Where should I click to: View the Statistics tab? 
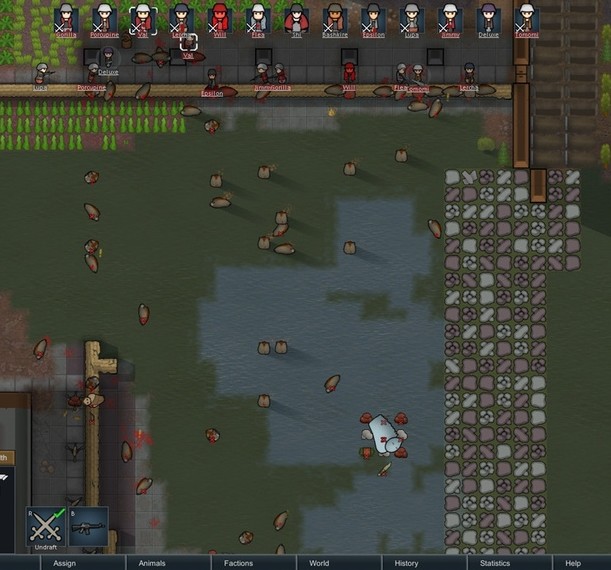click(494, 563)
